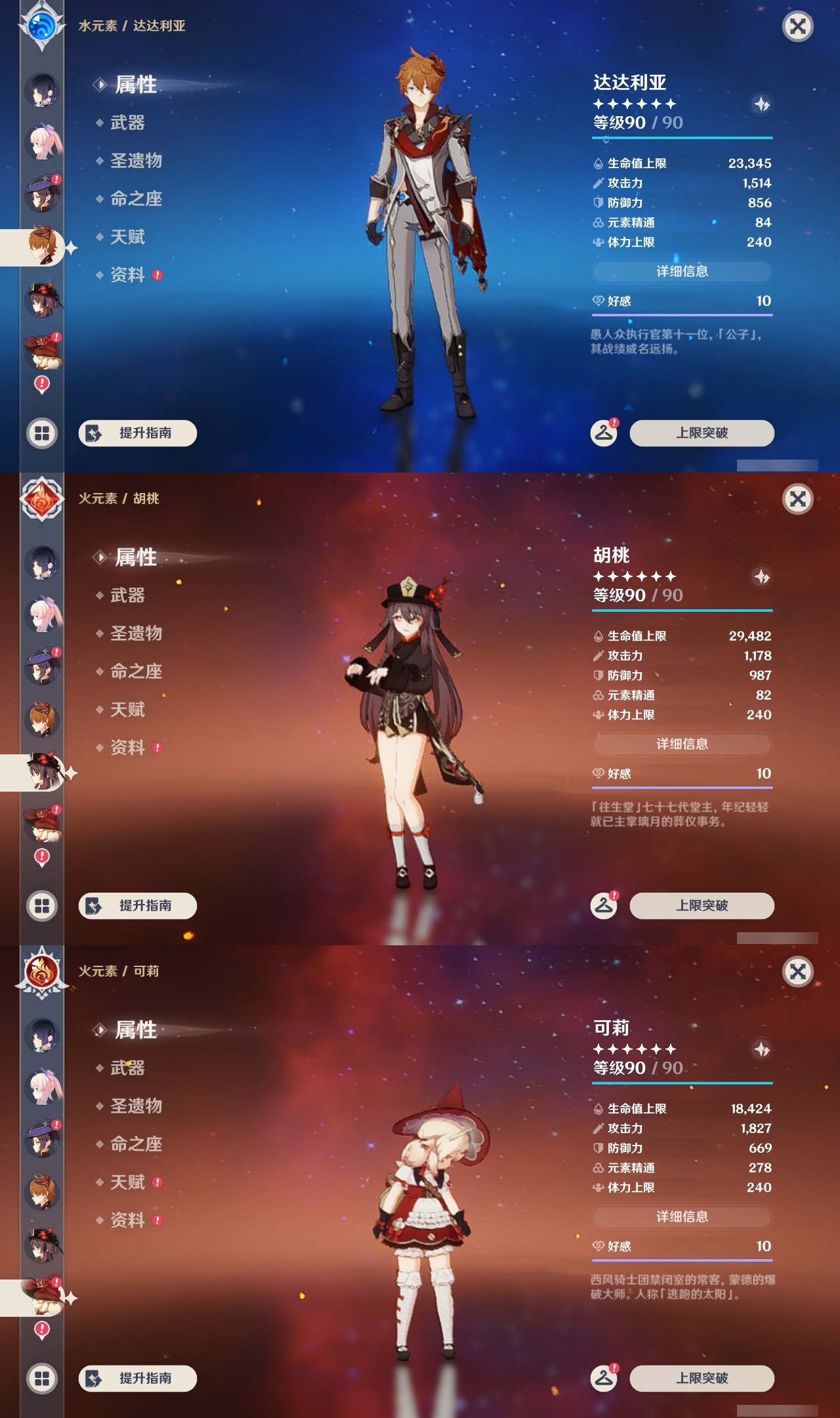Expand Tartaglia's 详细信息 stats panel
This screenshot has height=1418, width=840.
[x=682, y=270]
